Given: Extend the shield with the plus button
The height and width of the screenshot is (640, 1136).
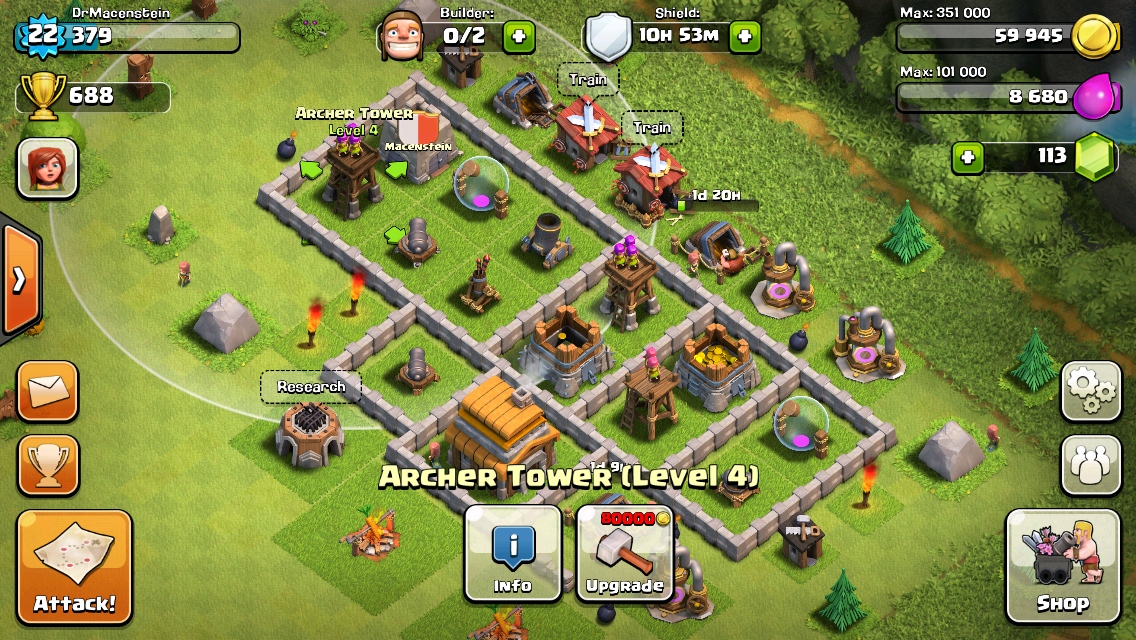Looking at the screenshot, I should tap(744, 38).
